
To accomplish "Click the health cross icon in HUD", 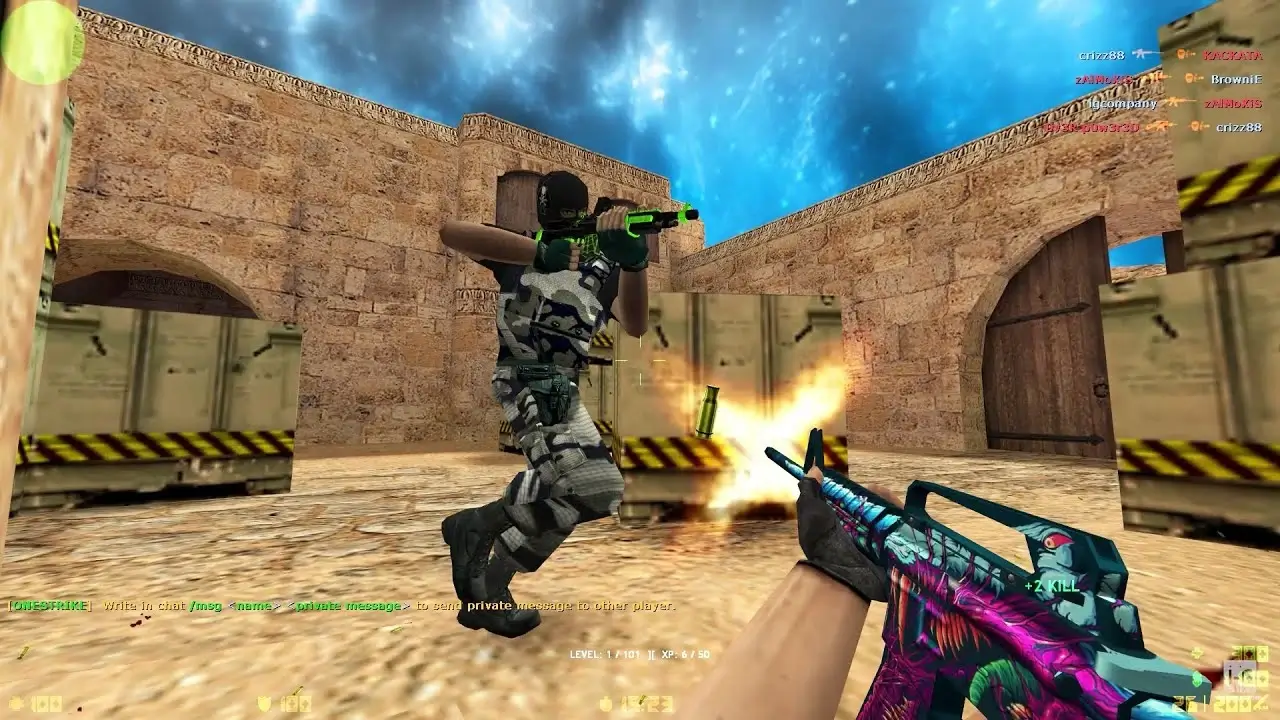I will [16, 704].
